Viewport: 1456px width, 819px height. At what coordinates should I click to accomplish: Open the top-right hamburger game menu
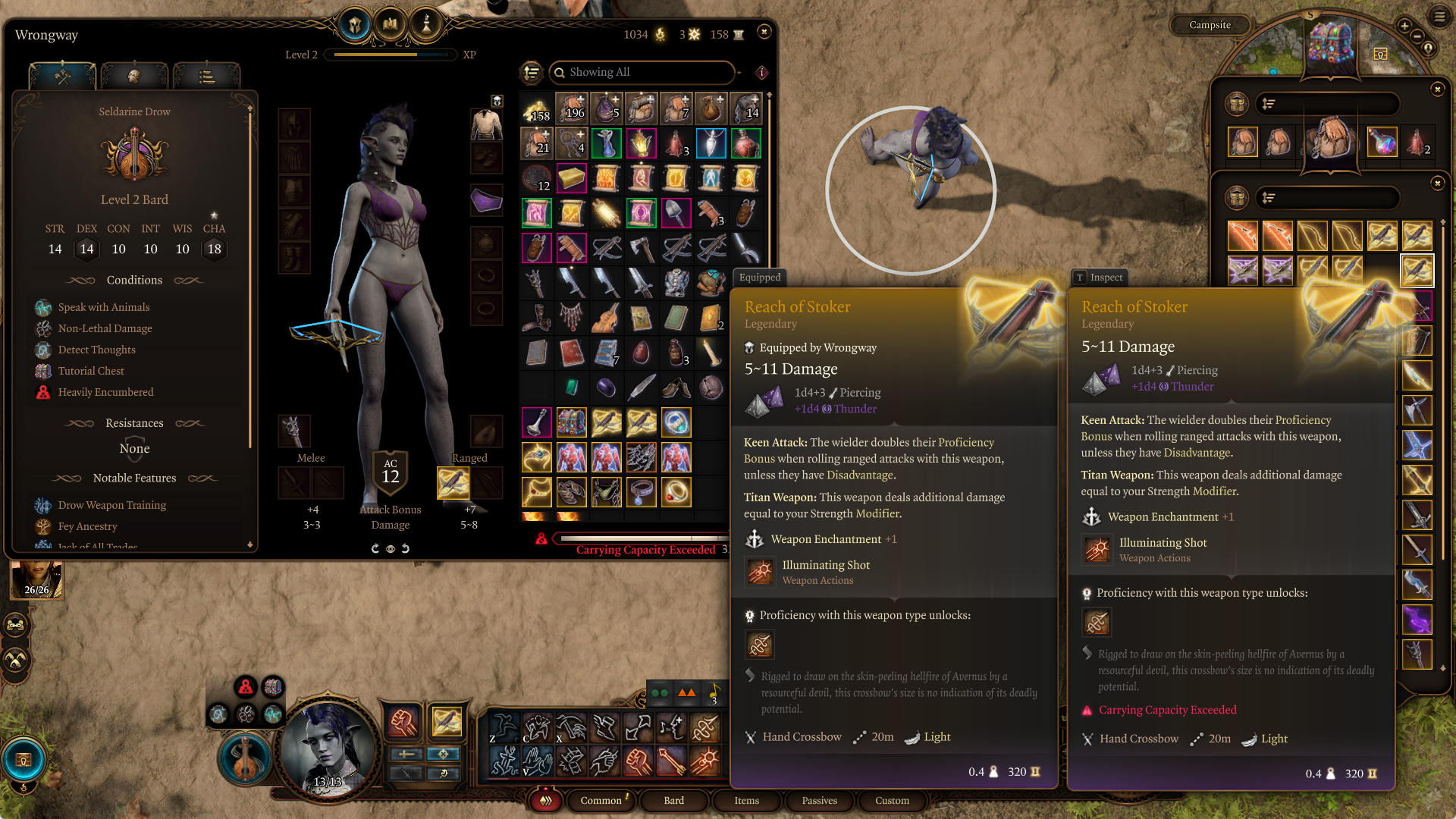coord(1439,16)
